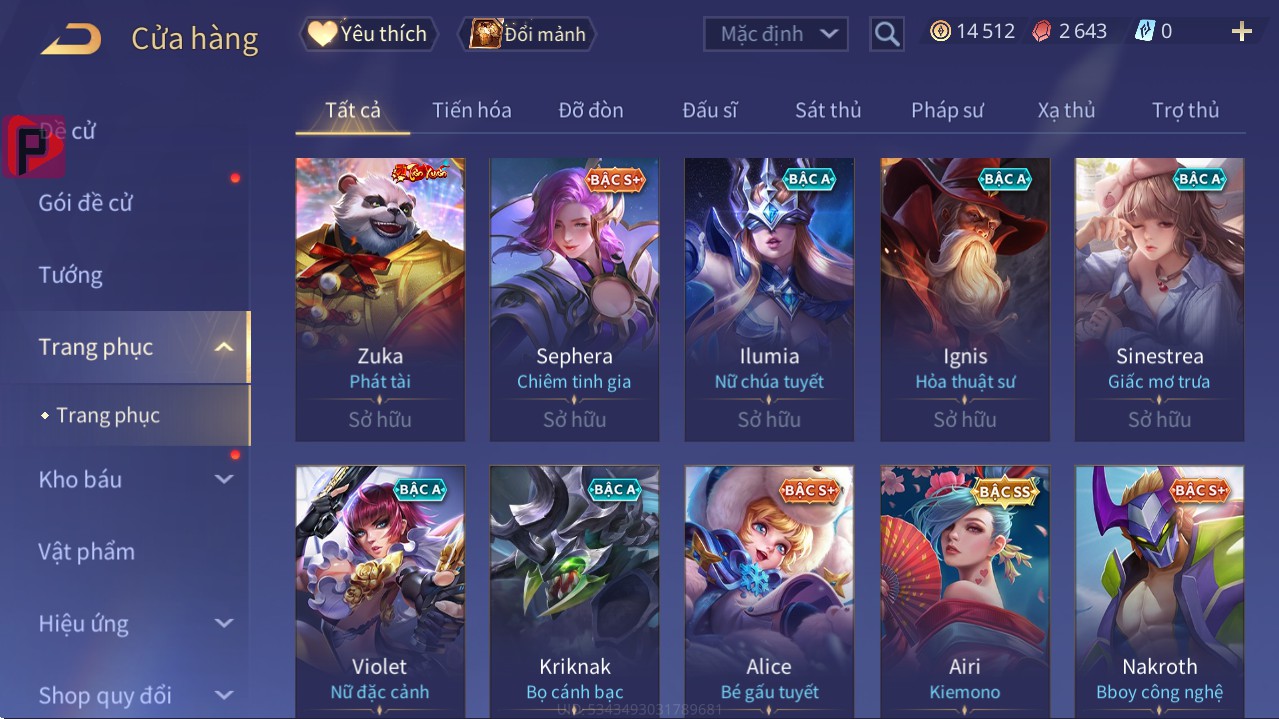The height and width of the screenshot is (719, 1279).
Task: Filter skins by Pháp sư
Action: [x=947, y=110]
